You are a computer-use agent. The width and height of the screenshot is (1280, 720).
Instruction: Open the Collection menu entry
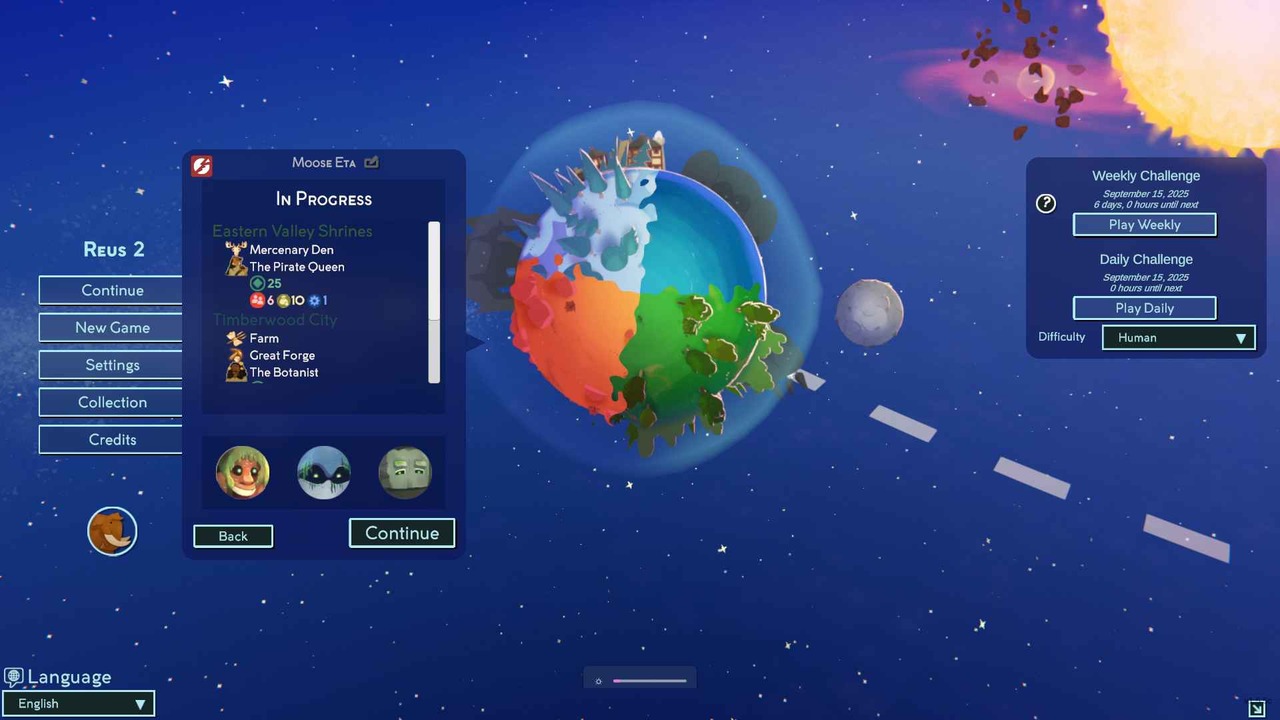112,402
